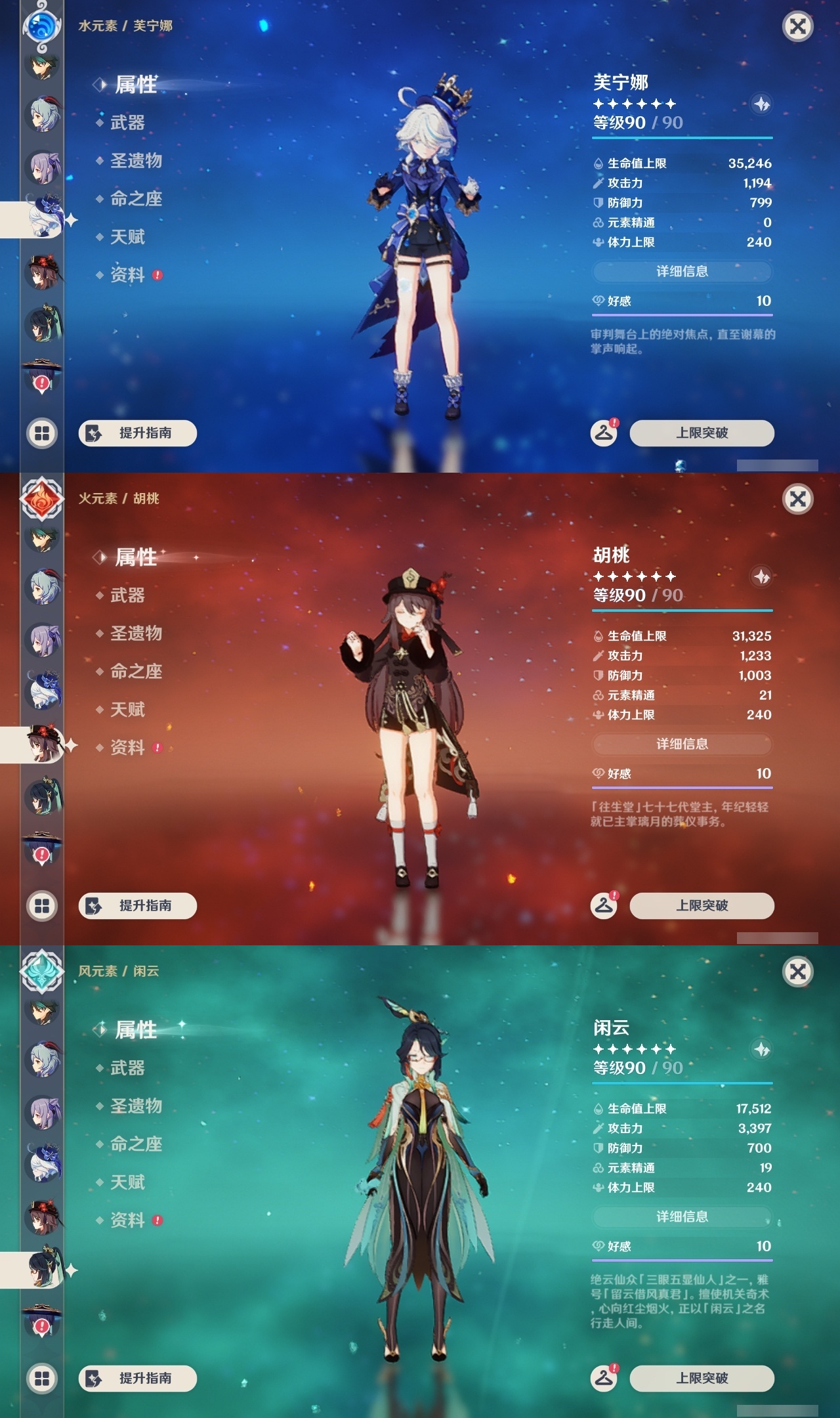Image resolution: width=840 pixels, height=1418 pixels.
Task: Click the sparkle resonance icon beside Furina's name
Action: point(761,104)
